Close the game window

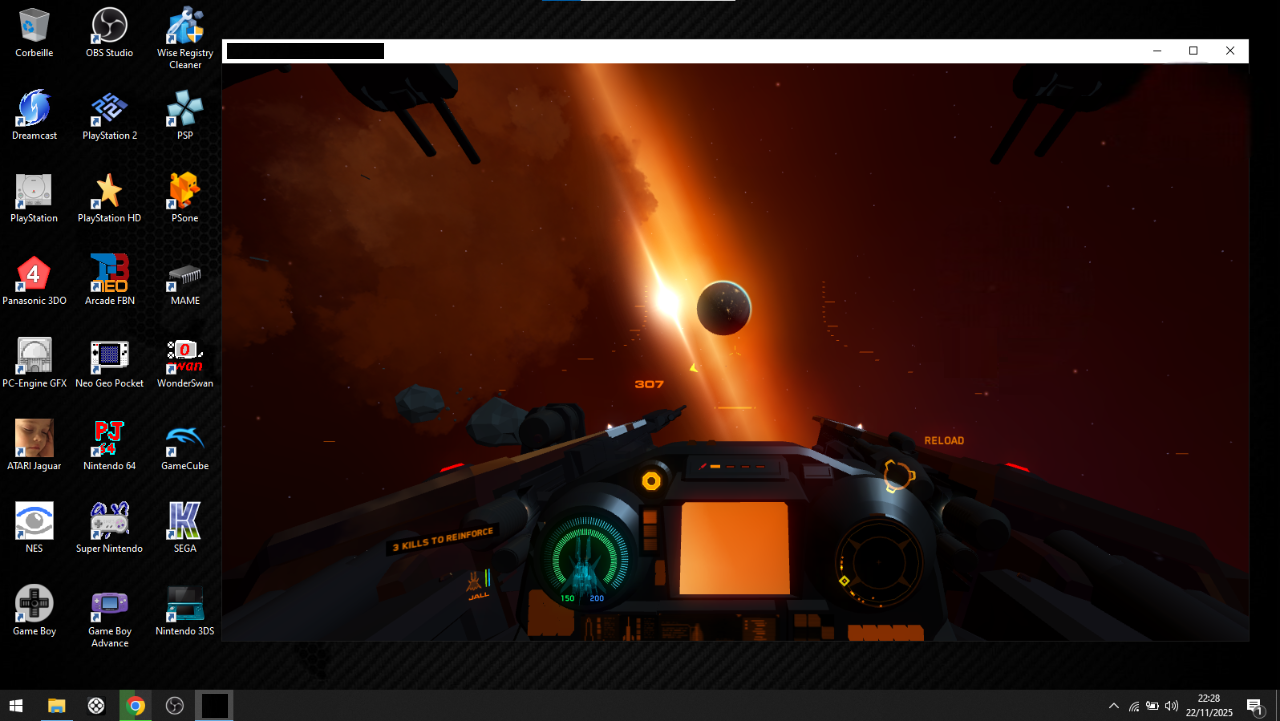click(x=1230, y=51)
